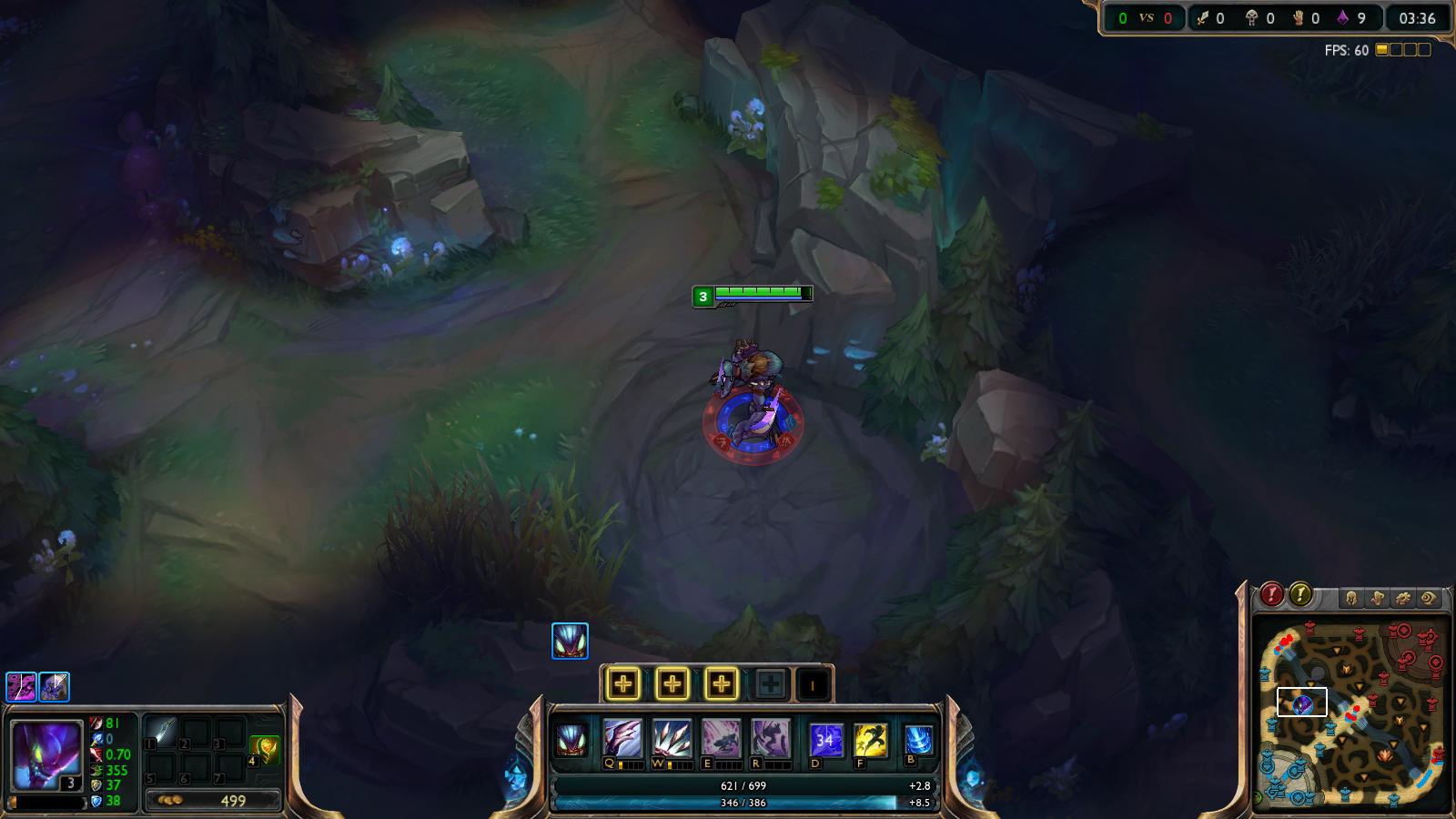Level up W using its plus button
Viewport: 1456px width, 819px height.
click(x=672, y=684)
